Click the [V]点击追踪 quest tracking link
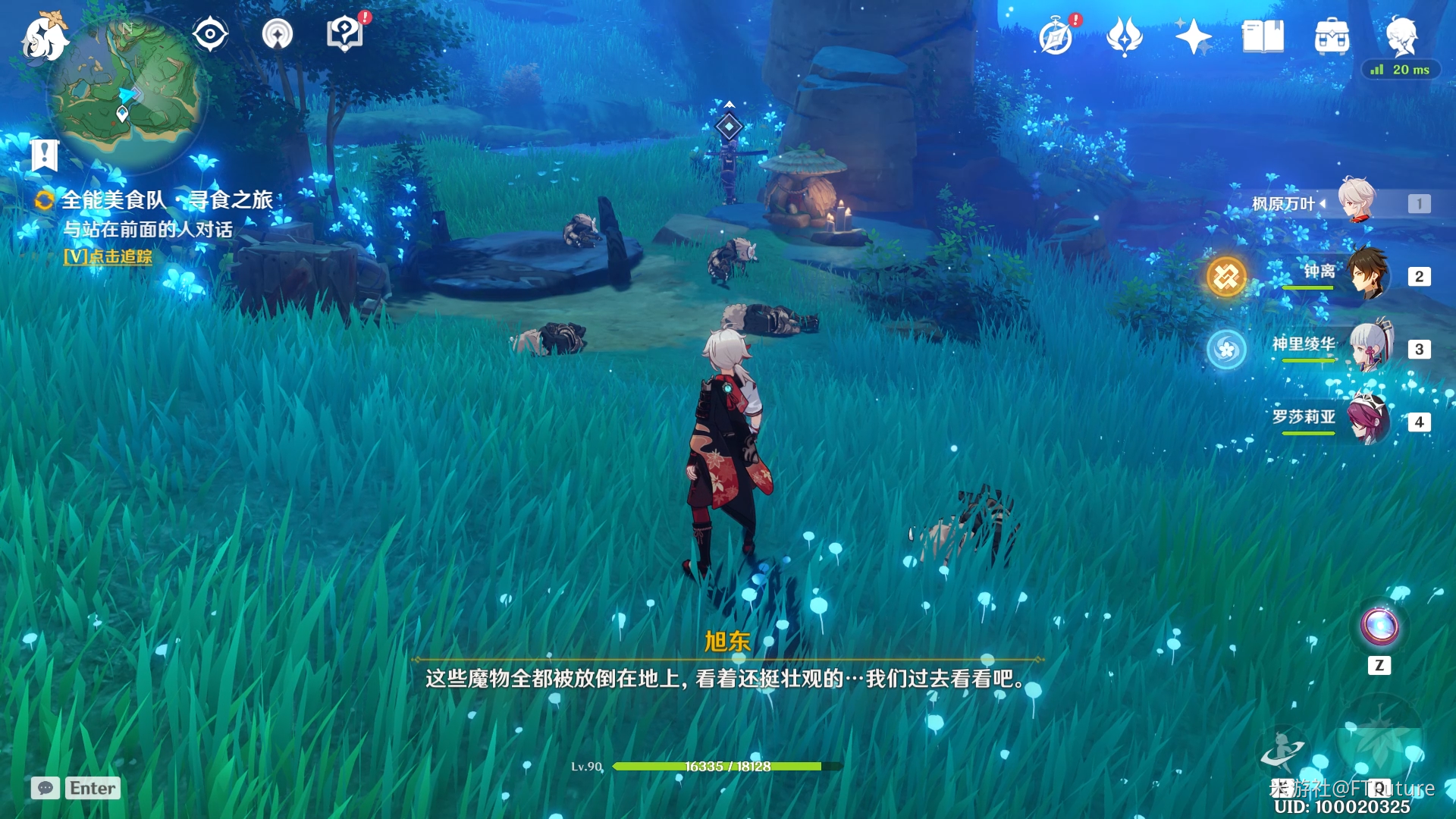The height and width of the screenshot is (819, 1456). click(108, 257)
